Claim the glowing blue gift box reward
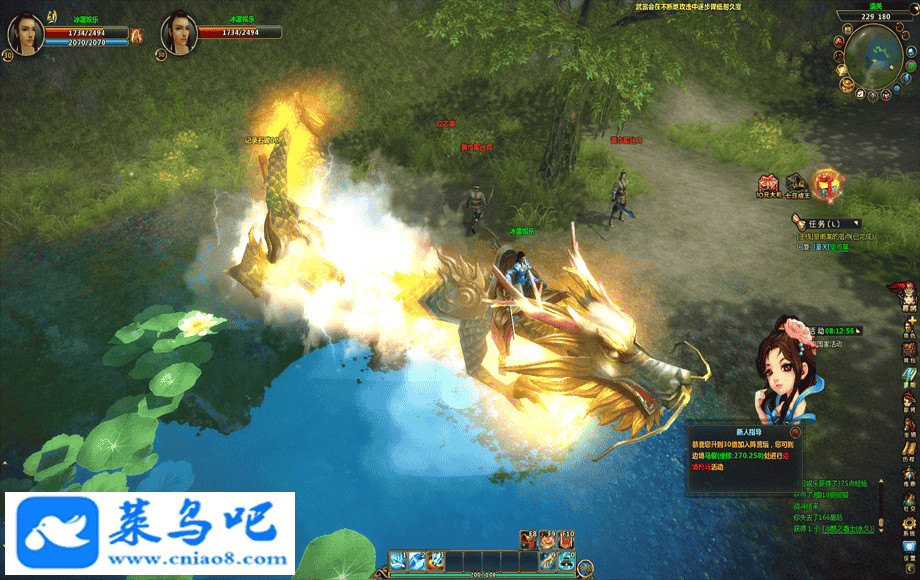The image size is (920, 580). tap(827, 185)
